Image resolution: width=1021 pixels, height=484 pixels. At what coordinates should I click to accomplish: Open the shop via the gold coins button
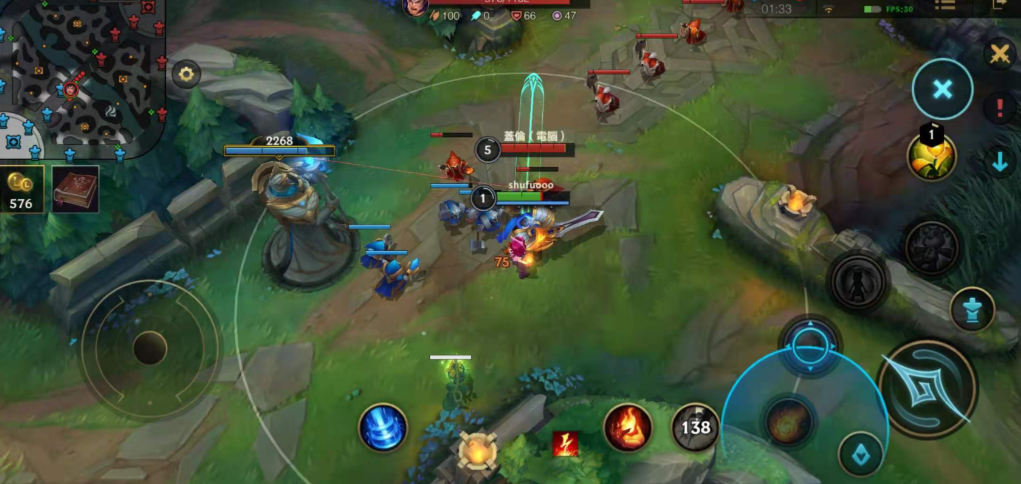coord(21,190)
